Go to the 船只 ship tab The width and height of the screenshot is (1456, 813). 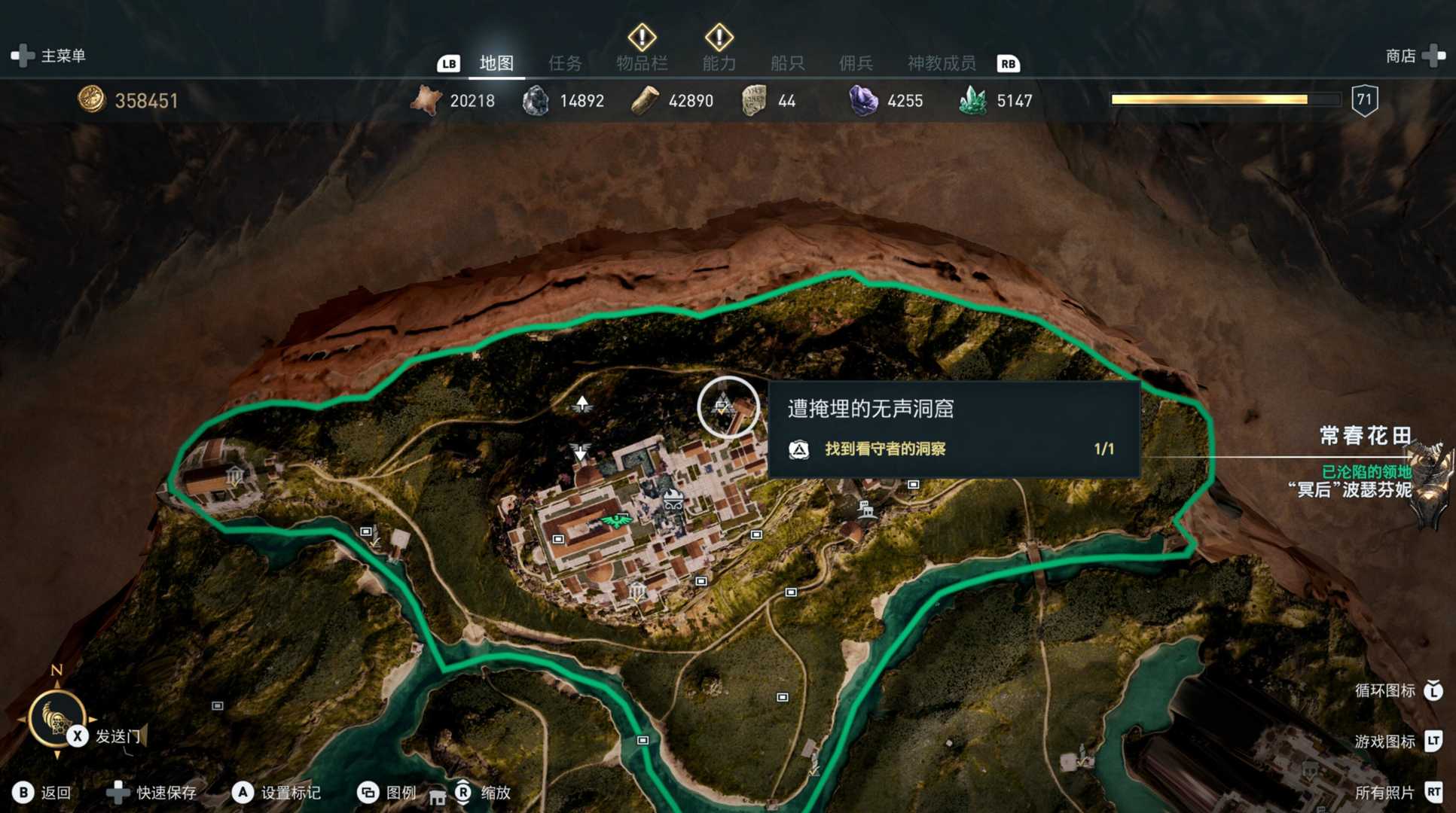point(787,63)
